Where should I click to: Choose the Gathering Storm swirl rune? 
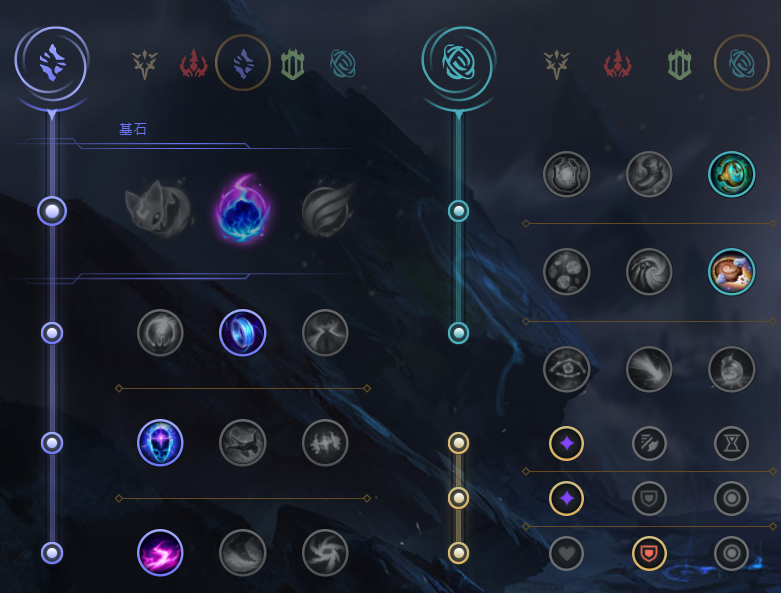pyautogui.click(x=325, y=553)
